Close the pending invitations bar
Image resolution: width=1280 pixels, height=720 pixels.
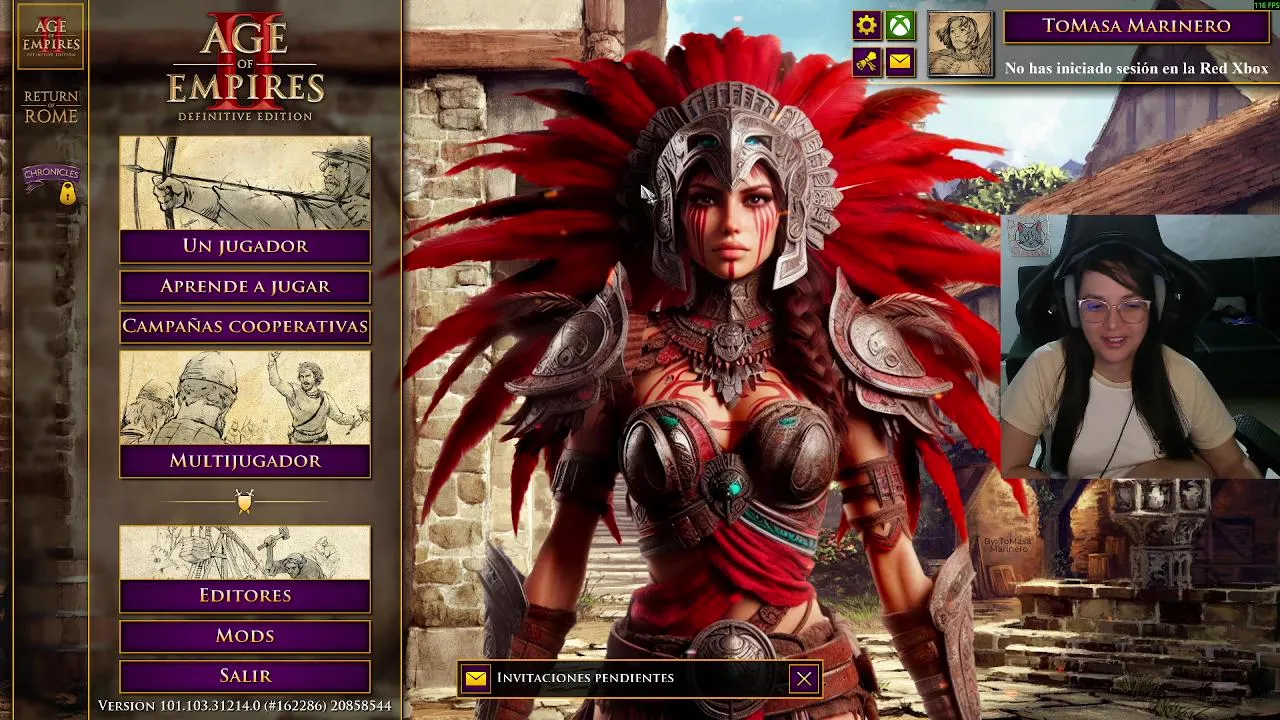(804, 679)
